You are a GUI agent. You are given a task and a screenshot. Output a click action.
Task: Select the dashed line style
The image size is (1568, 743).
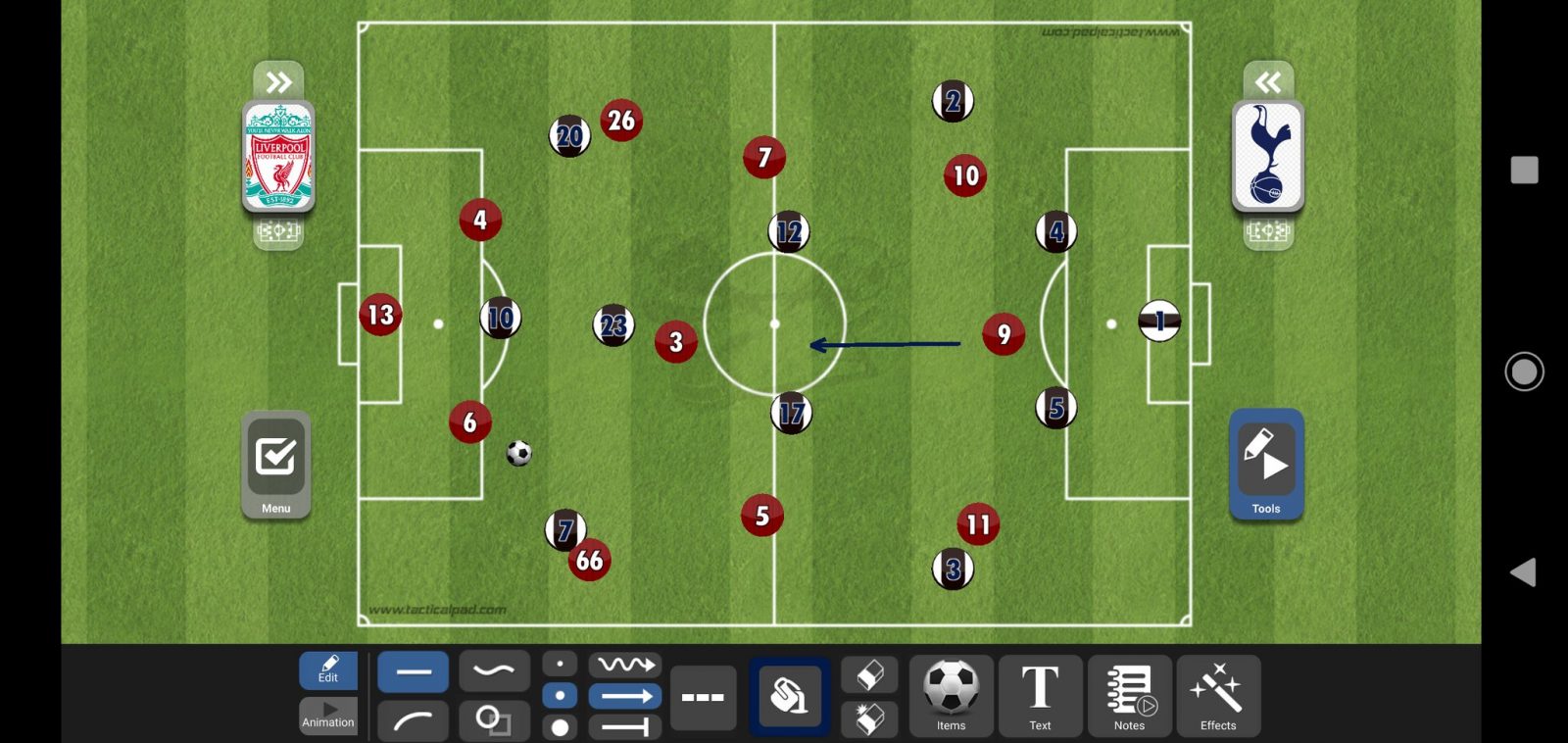tap(703, 698)
